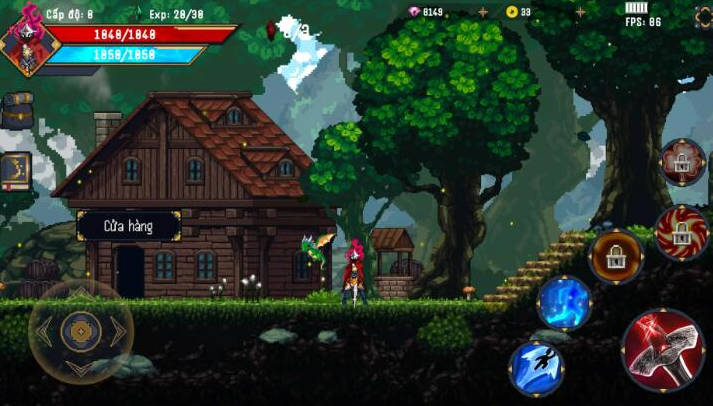Image resolution: width=713 pixels, height=406 pixels.
Task: Tap the hammer attack button
Action: pyautogui.click(x=663, y=349)
